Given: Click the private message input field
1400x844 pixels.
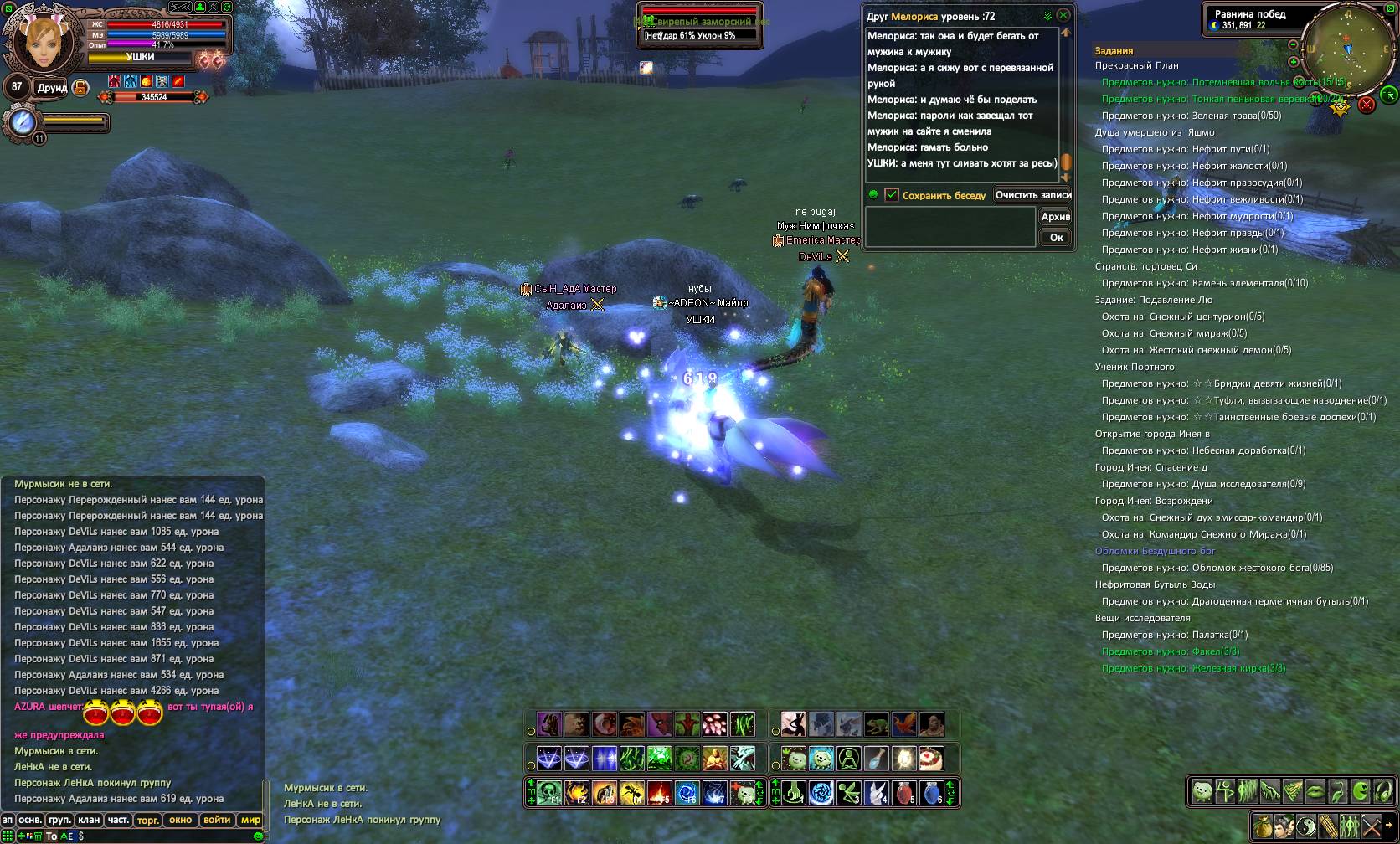Looking at the screenshot, I should coord(950,226).
